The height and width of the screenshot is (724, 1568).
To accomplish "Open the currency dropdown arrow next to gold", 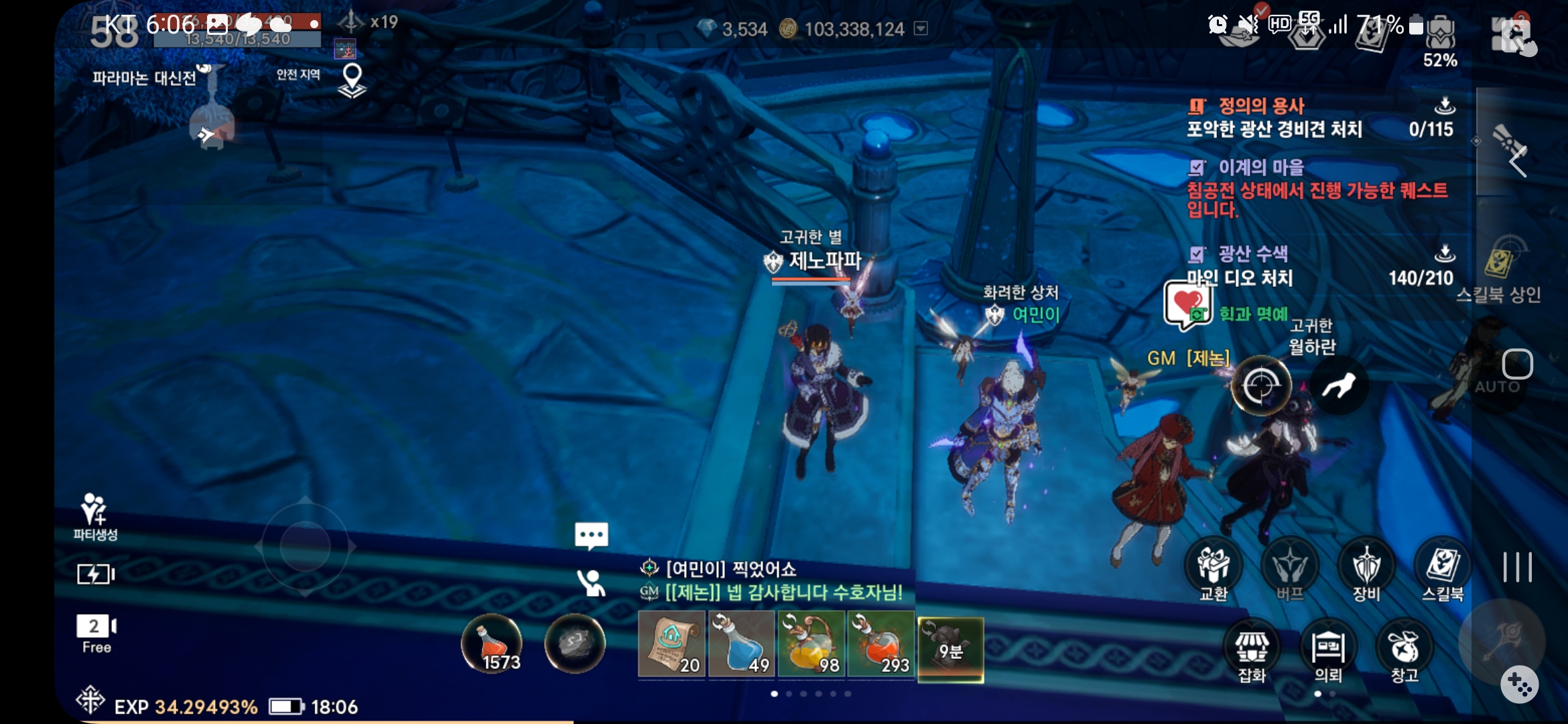I will [x=921, y=28].
